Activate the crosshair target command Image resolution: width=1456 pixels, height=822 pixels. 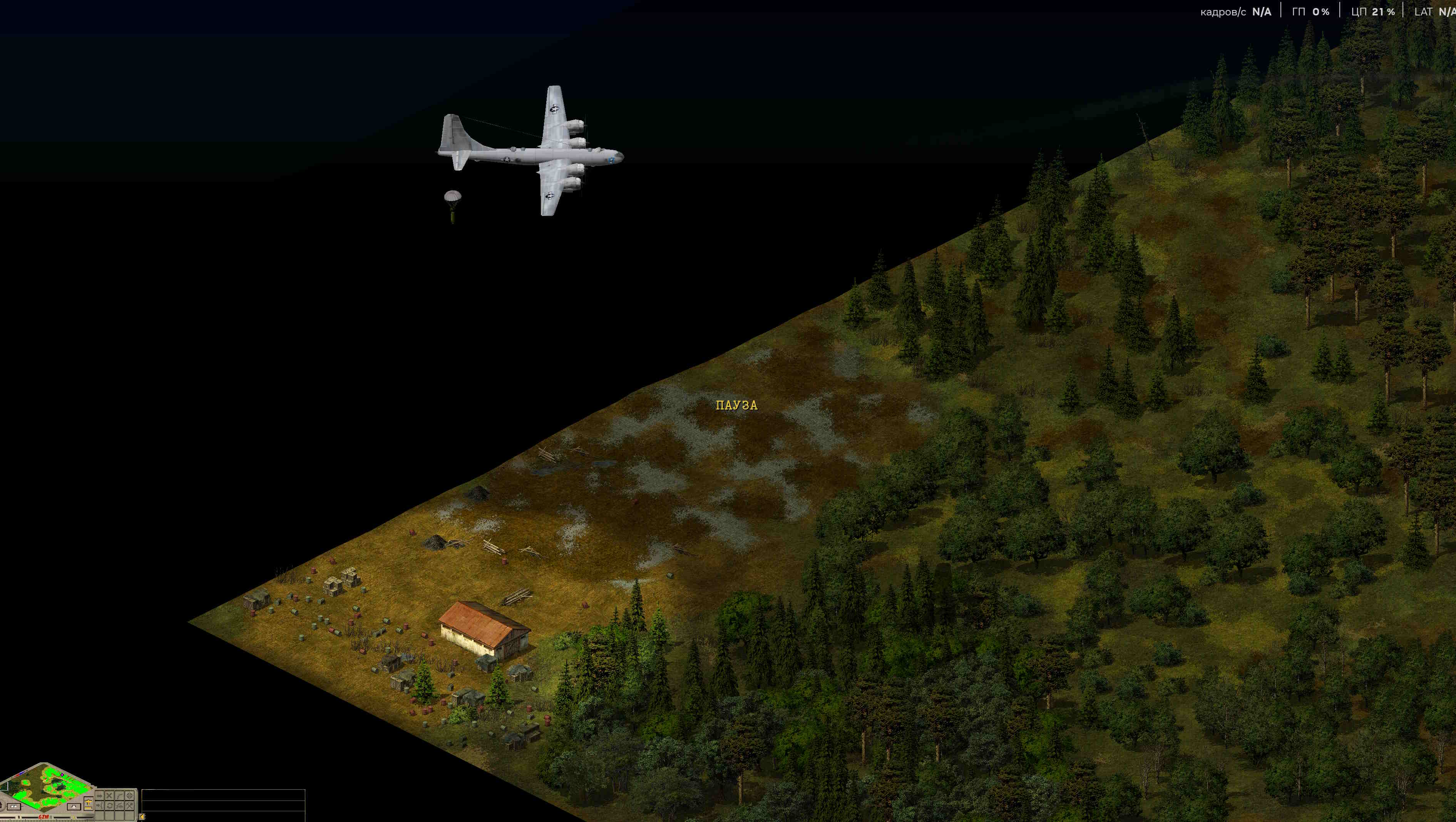click(129, 796)
